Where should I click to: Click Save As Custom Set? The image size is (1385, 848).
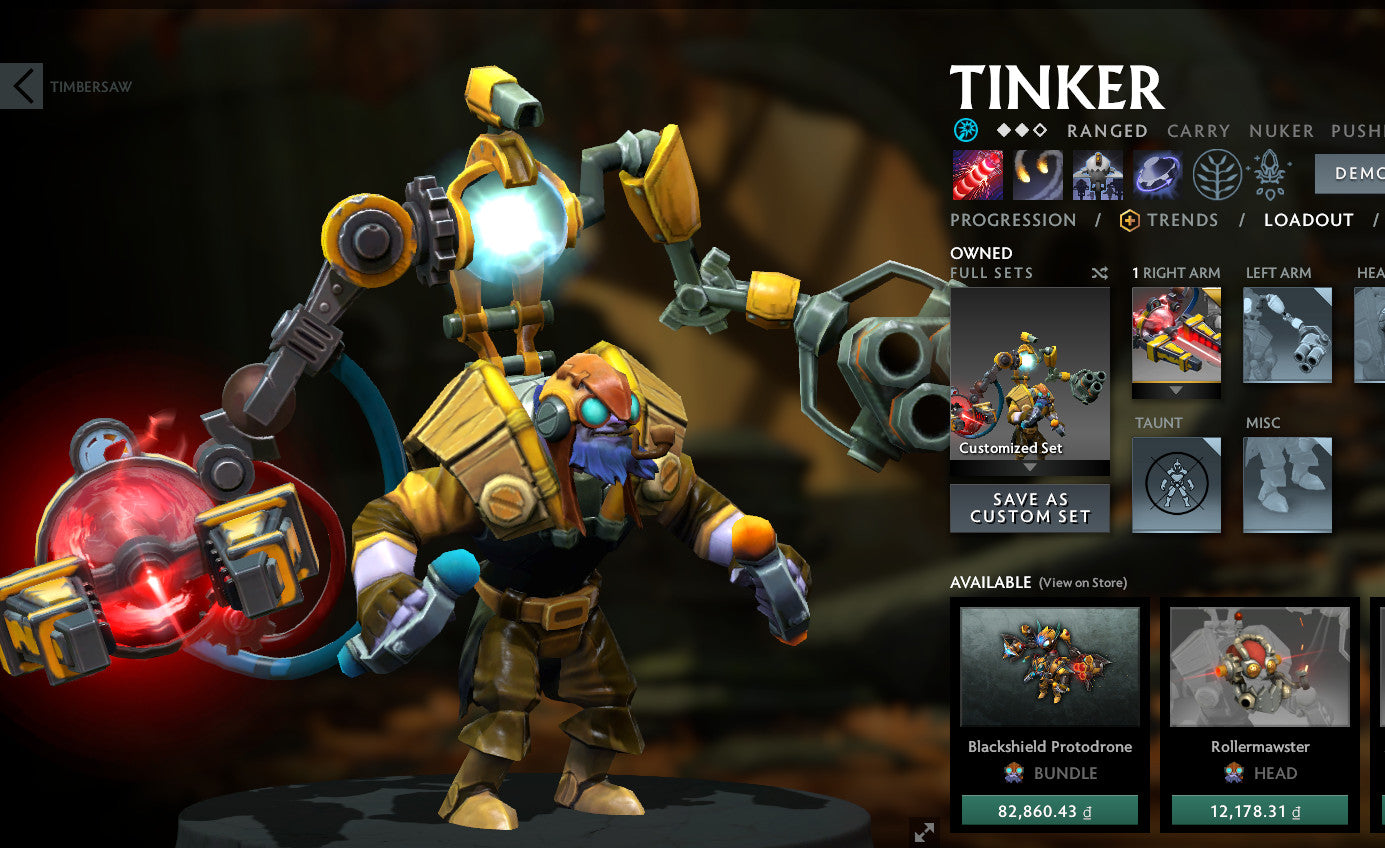pos(1029,507)
